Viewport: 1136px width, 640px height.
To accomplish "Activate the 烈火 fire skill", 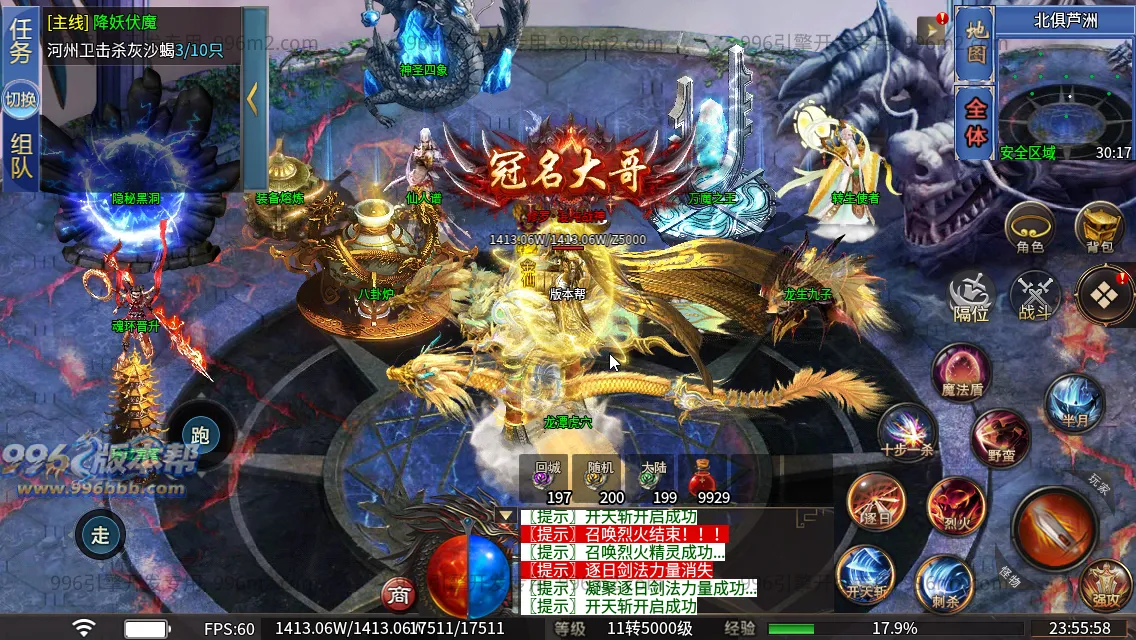I will (955, 504).
